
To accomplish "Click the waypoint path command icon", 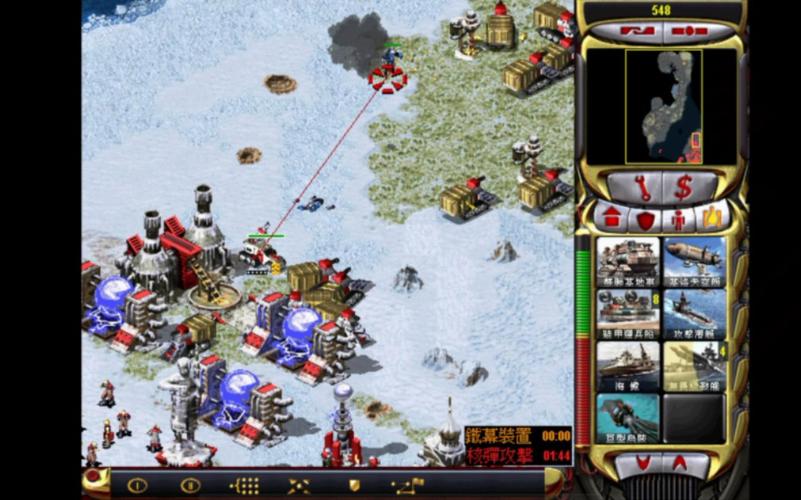I will (408, 485).
